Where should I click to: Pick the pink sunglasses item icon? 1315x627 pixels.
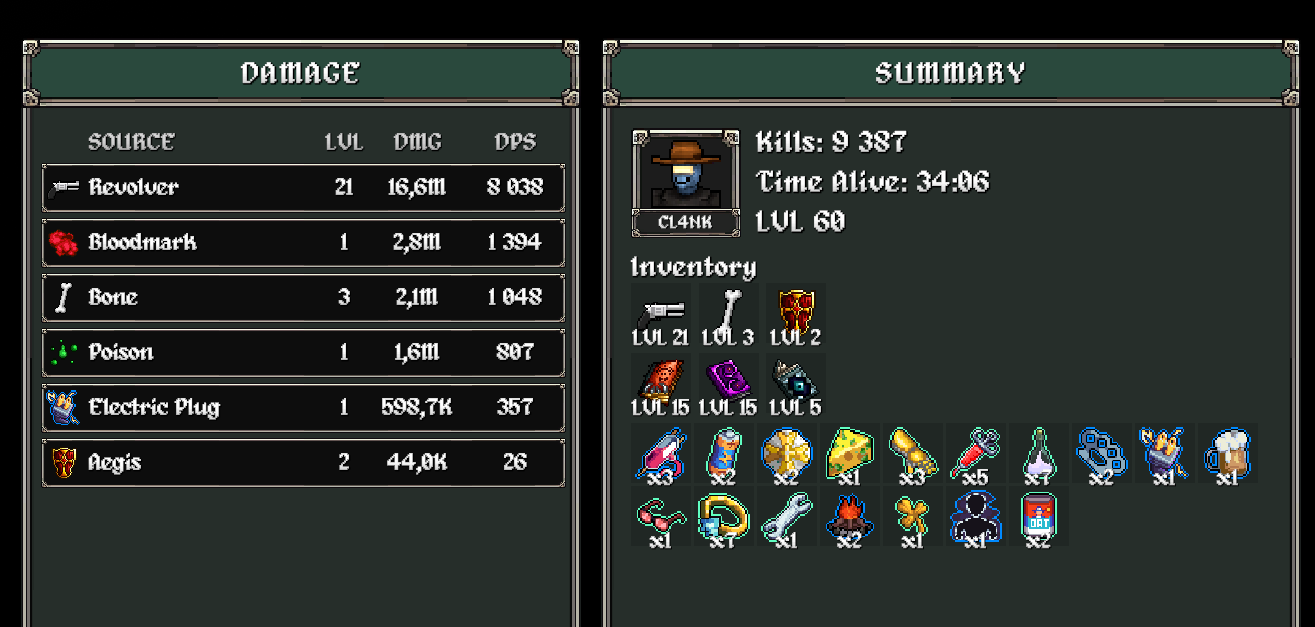660,518
